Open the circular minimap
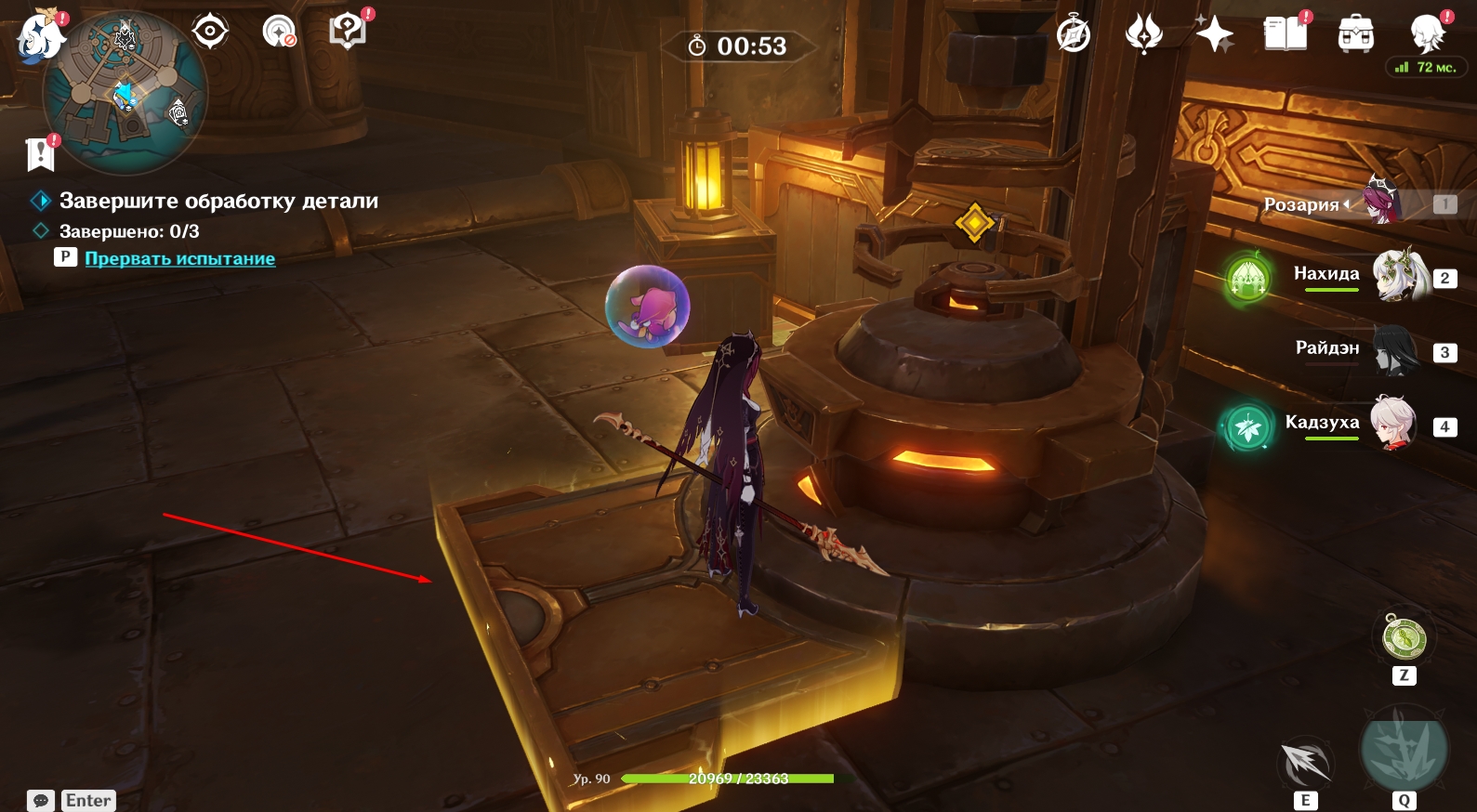 point(125,93)
